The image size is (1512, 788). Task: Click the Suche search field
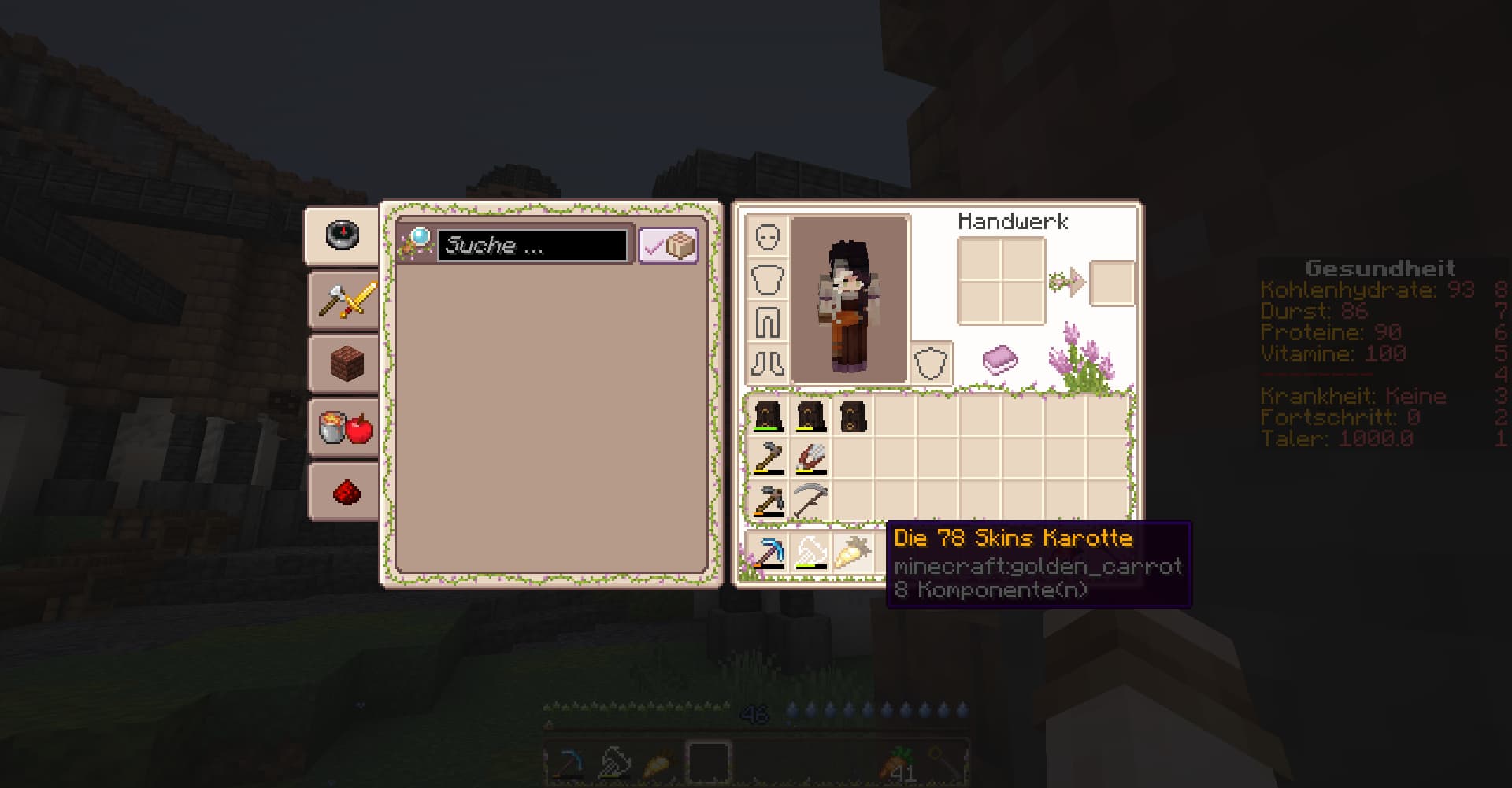click(x=532, y=246)
